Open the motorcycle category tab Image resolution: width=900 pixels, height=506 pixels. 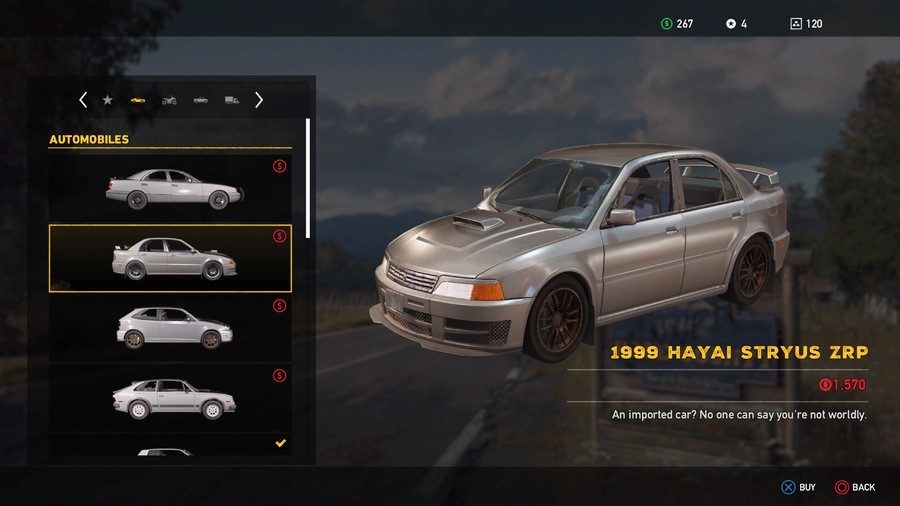(169, 100)
